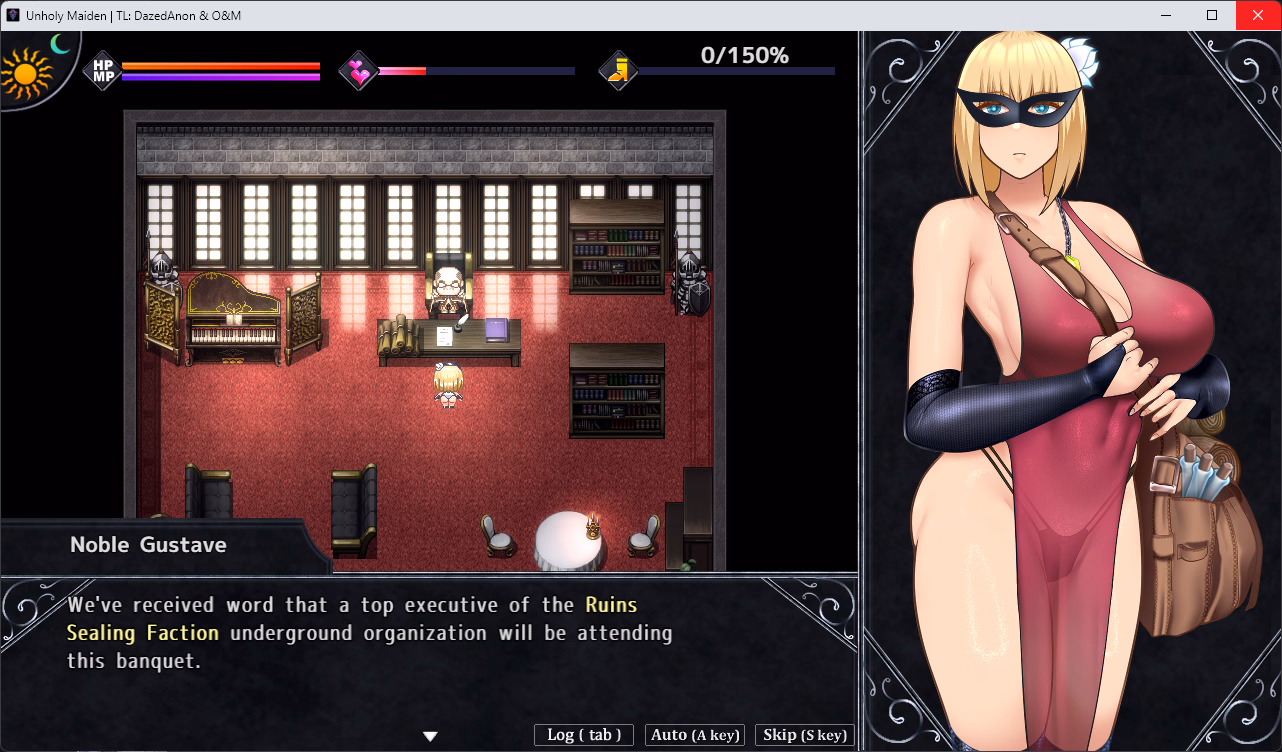Skip the dialogue with Skip button

click(x=804, y=735)
